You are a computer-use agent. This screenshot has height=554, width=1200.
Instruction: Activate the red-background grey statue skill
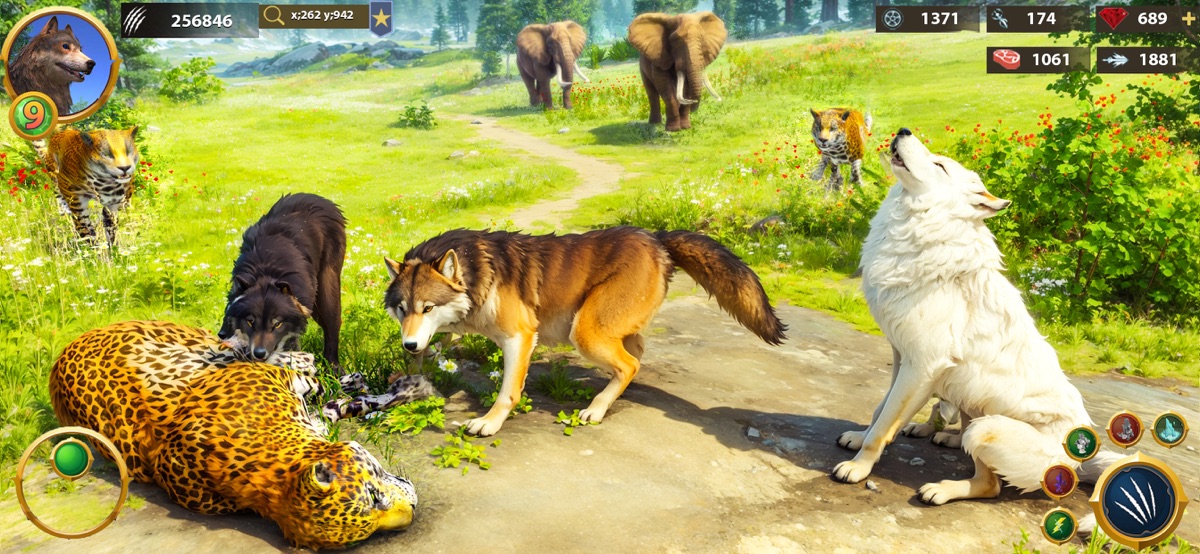point(1125,429)
